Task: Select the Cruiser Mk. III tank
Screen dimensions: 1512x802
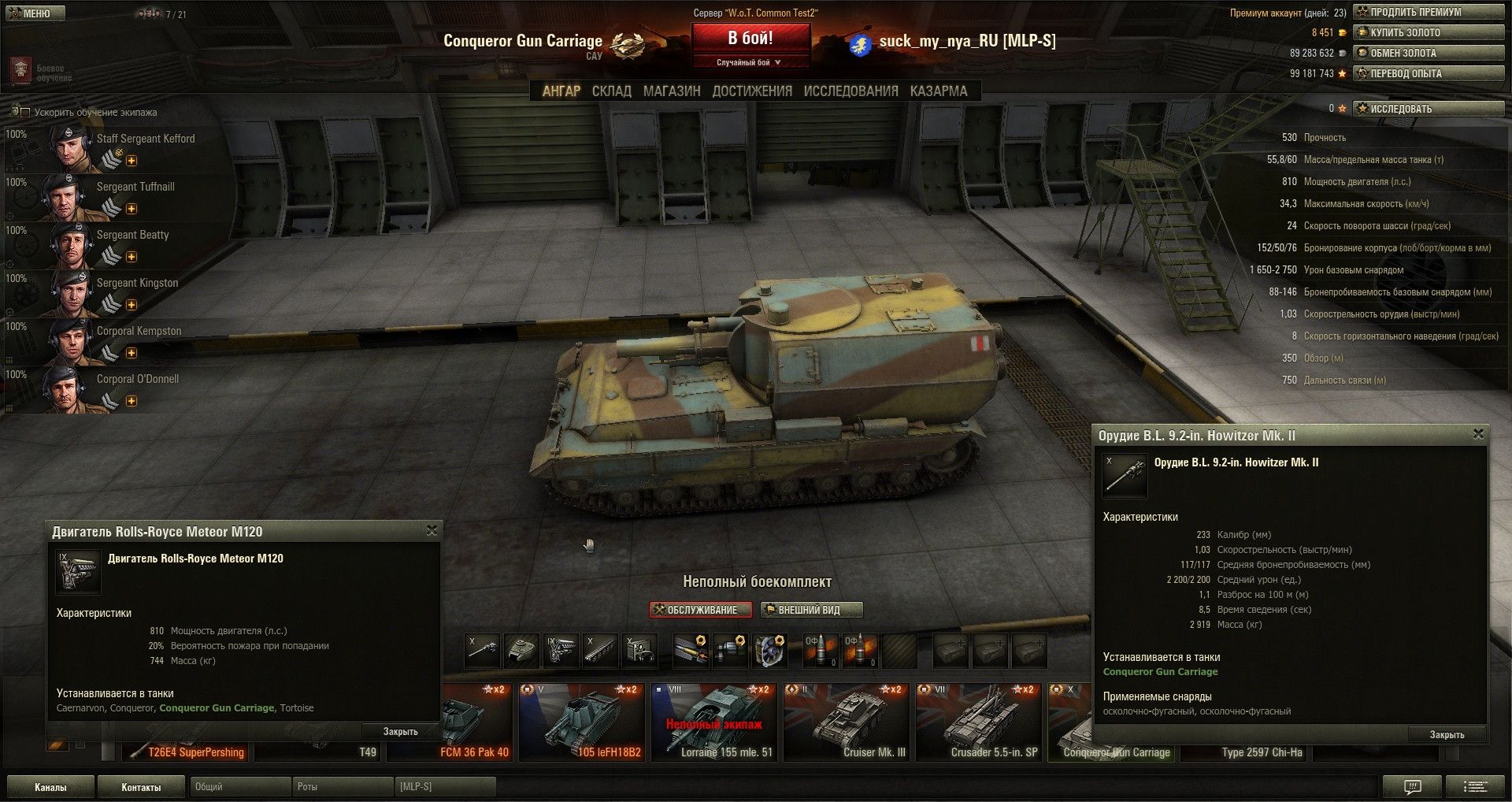Action: click(847, 722)
